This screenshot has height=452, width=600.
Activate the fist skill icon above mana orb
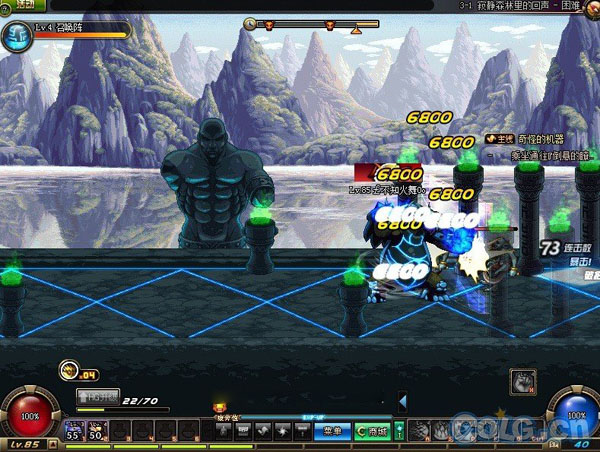point(523,381)
